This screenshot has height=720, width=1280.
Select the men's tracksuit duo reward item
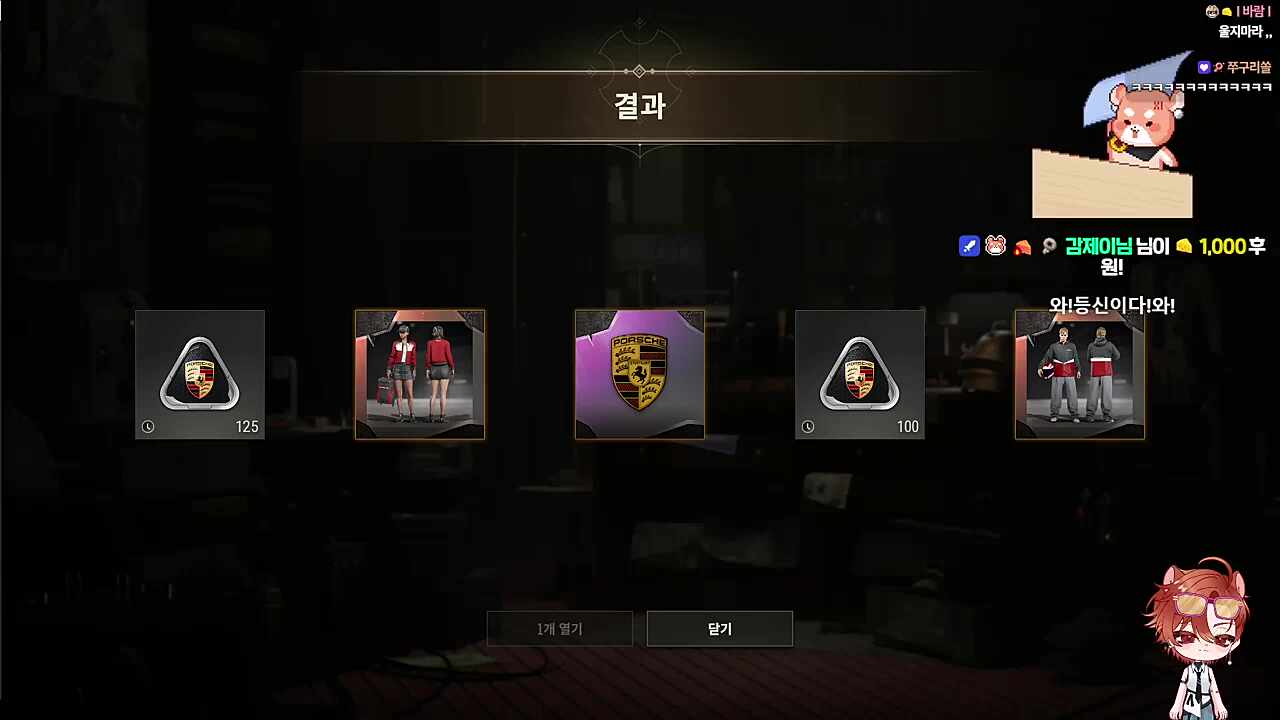pyautogui.click(x=1080, y=375)
